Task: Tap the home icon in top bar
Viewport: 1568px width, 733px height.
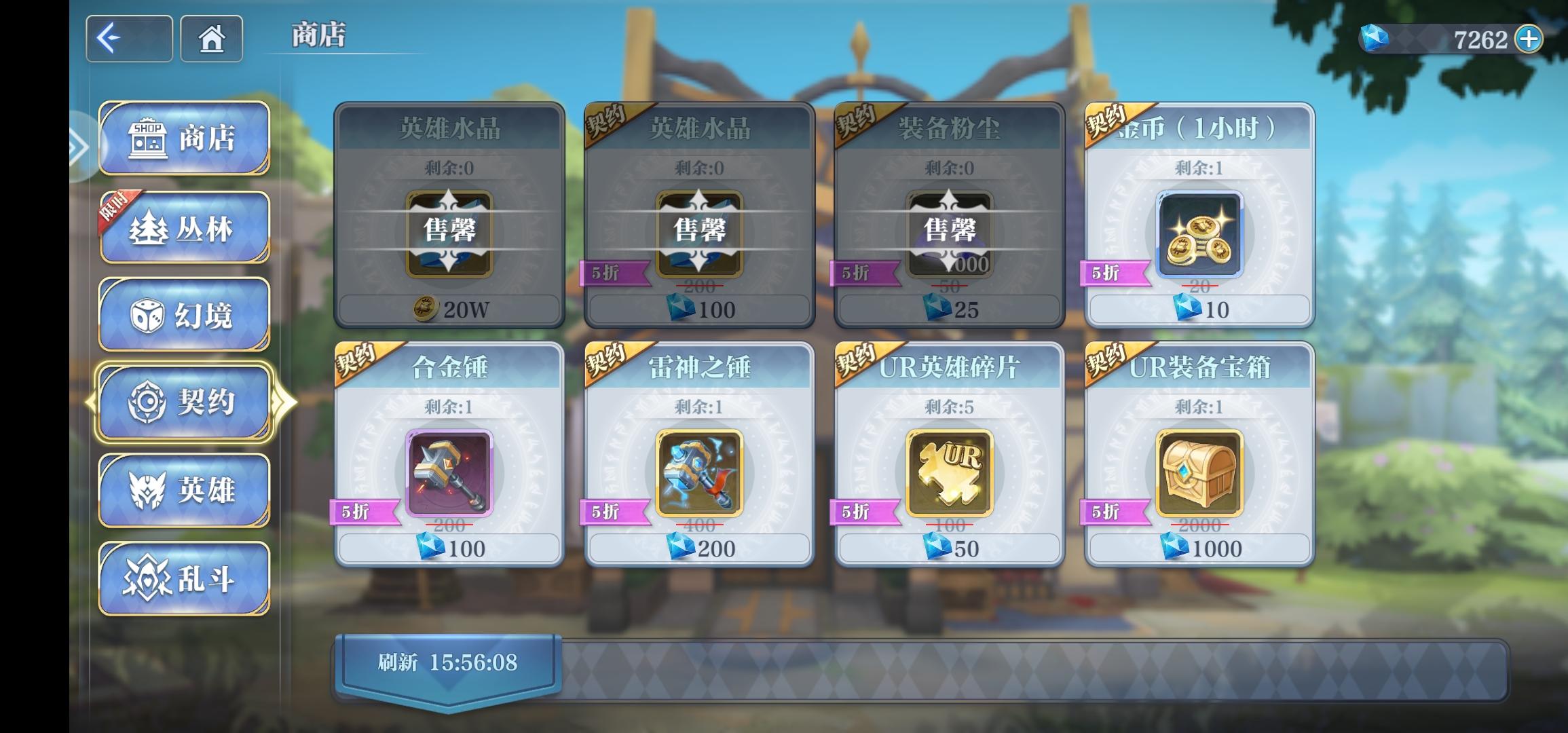Action: (211, 39)
